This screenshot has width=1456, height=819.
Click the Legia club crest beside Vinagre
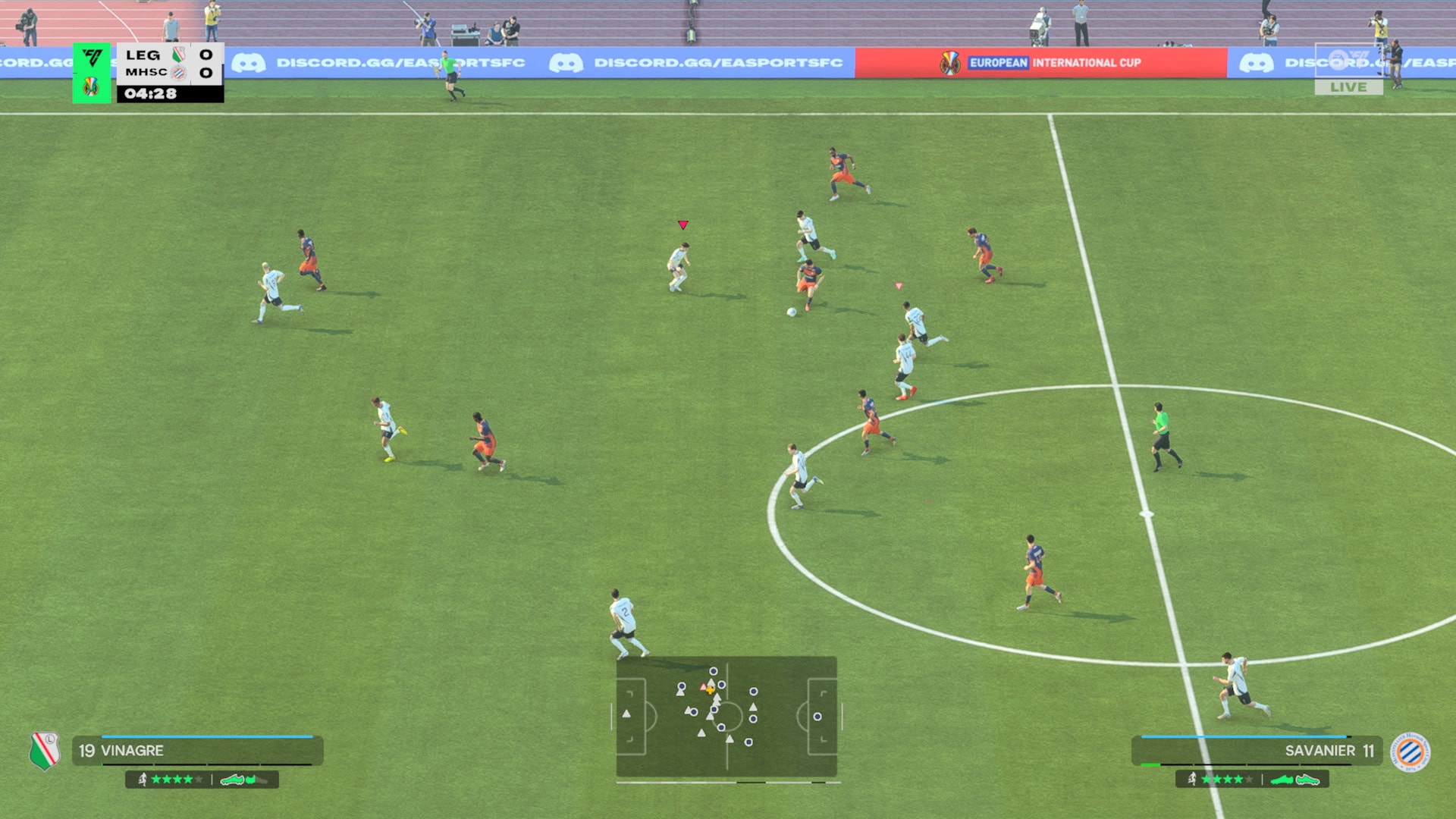click(45, 751)
